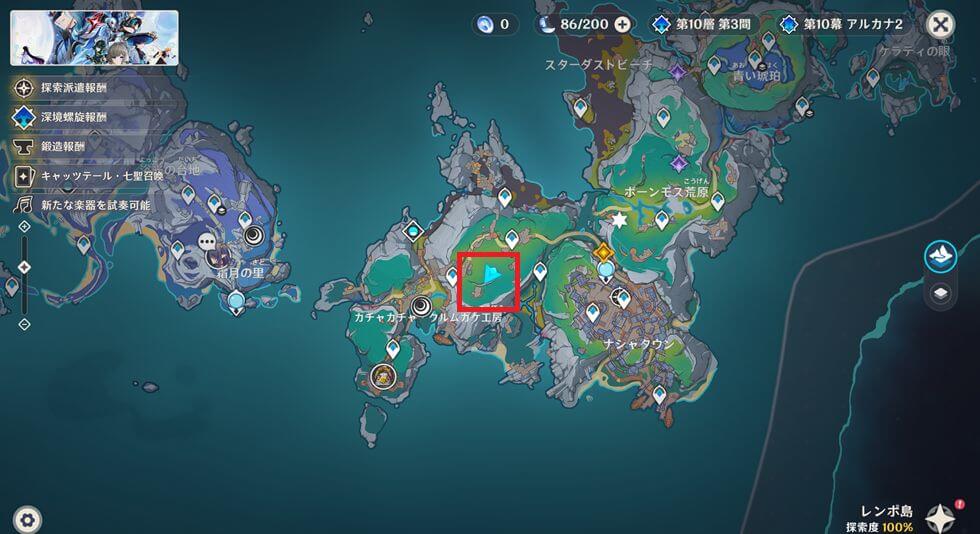Zoom in with the map plus button
Screen dimensions: 980x534
coord(24,227)
